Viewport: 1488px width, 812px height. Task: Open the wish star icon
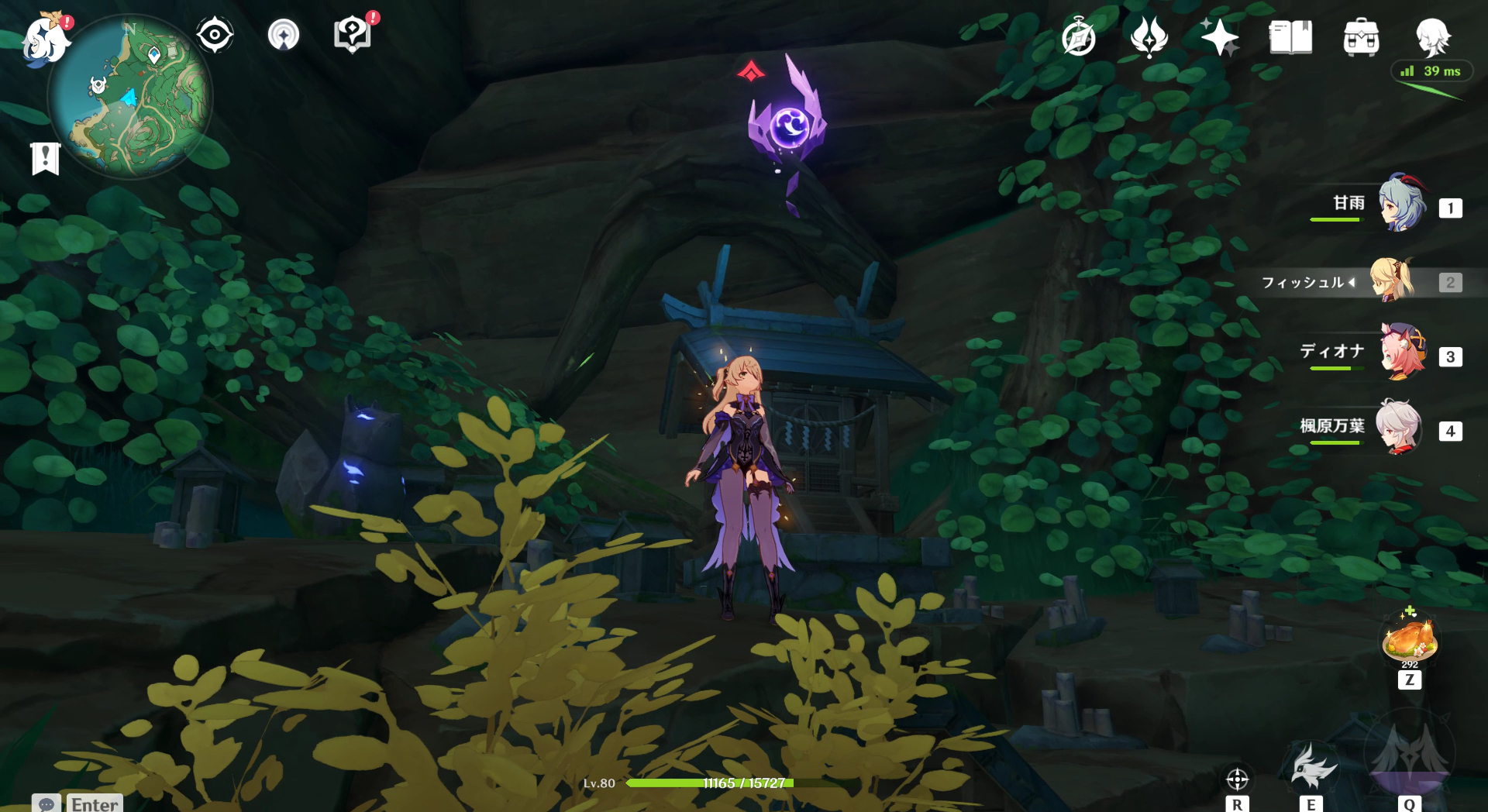[1219, 37]
